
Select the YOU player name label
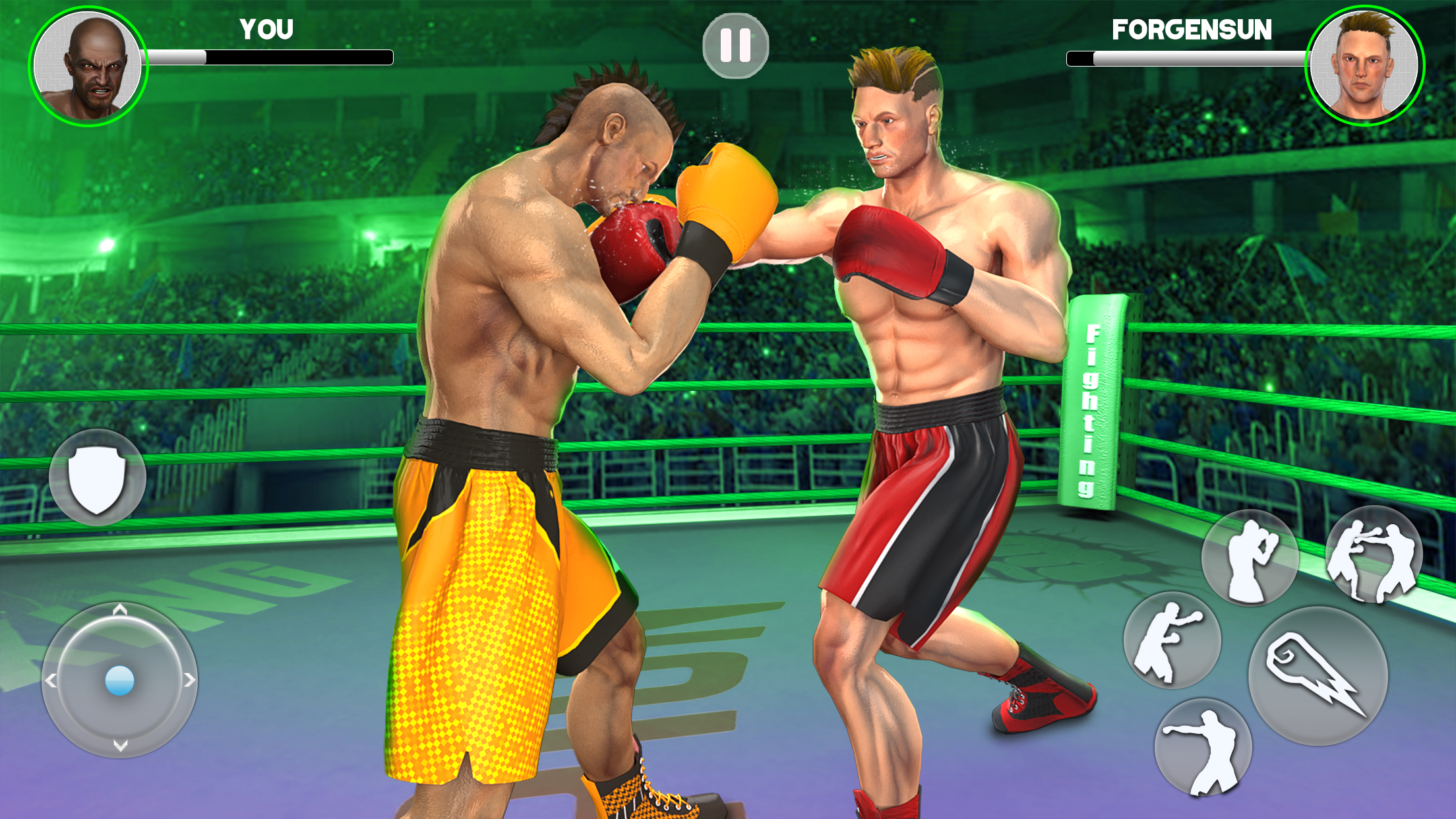[266, 30]
